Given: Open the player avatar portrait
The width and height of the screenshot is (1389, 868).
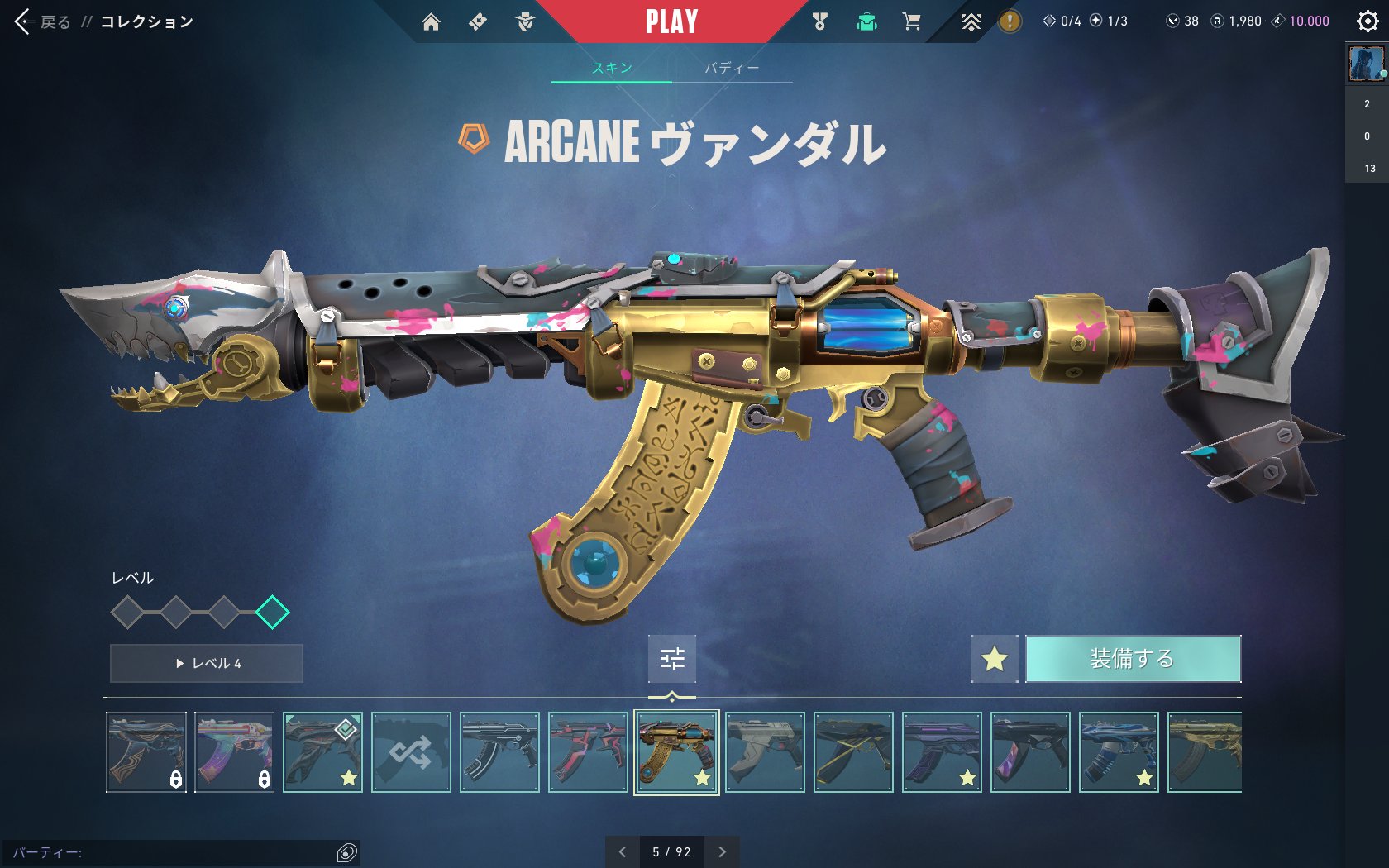Looking at the screenshot, I should [1366, 64].
